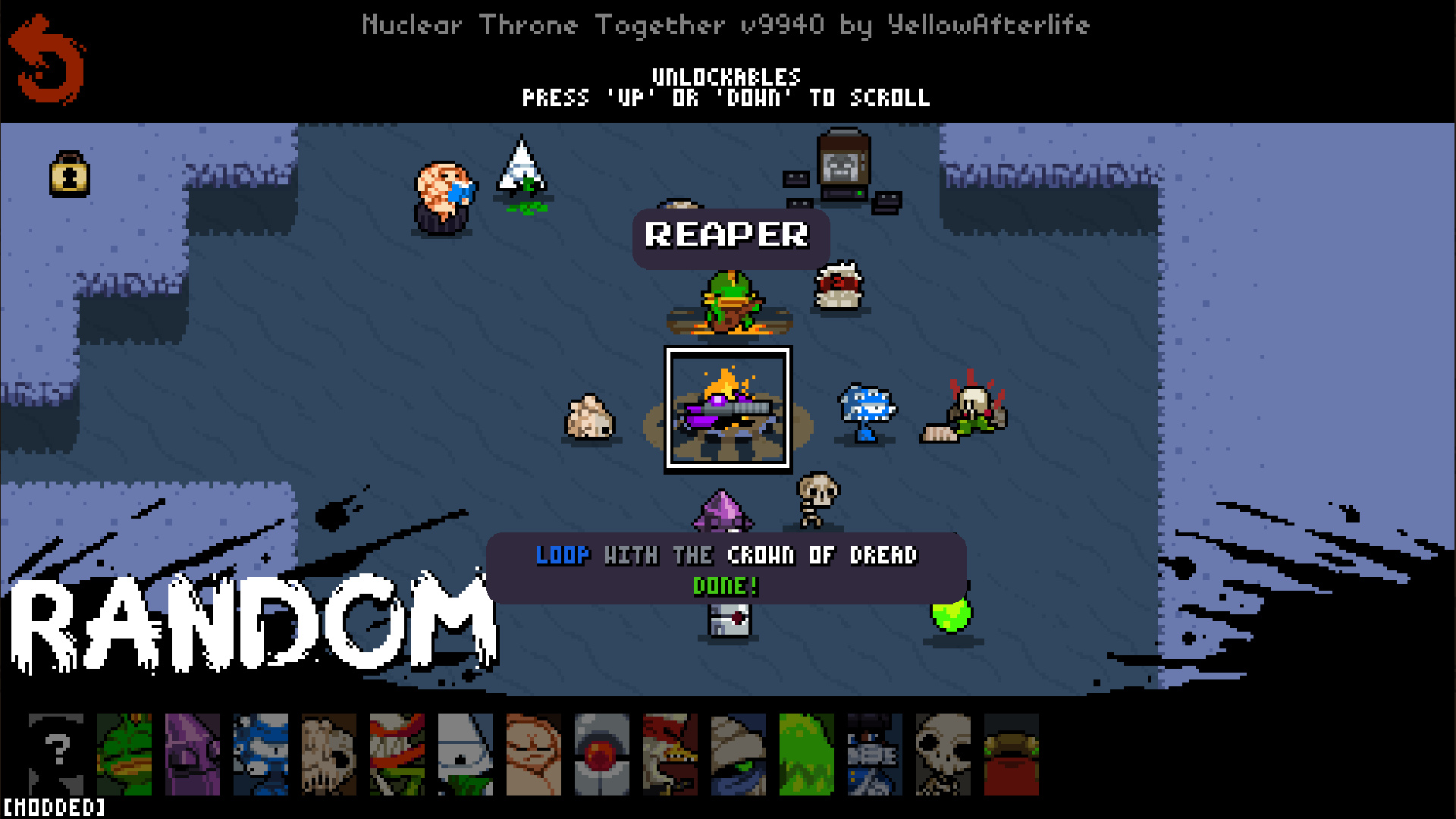Choose the Skeleton character portrait
Screen dimensions: 1456x819
pyautogui.click(x=943, y=754)
